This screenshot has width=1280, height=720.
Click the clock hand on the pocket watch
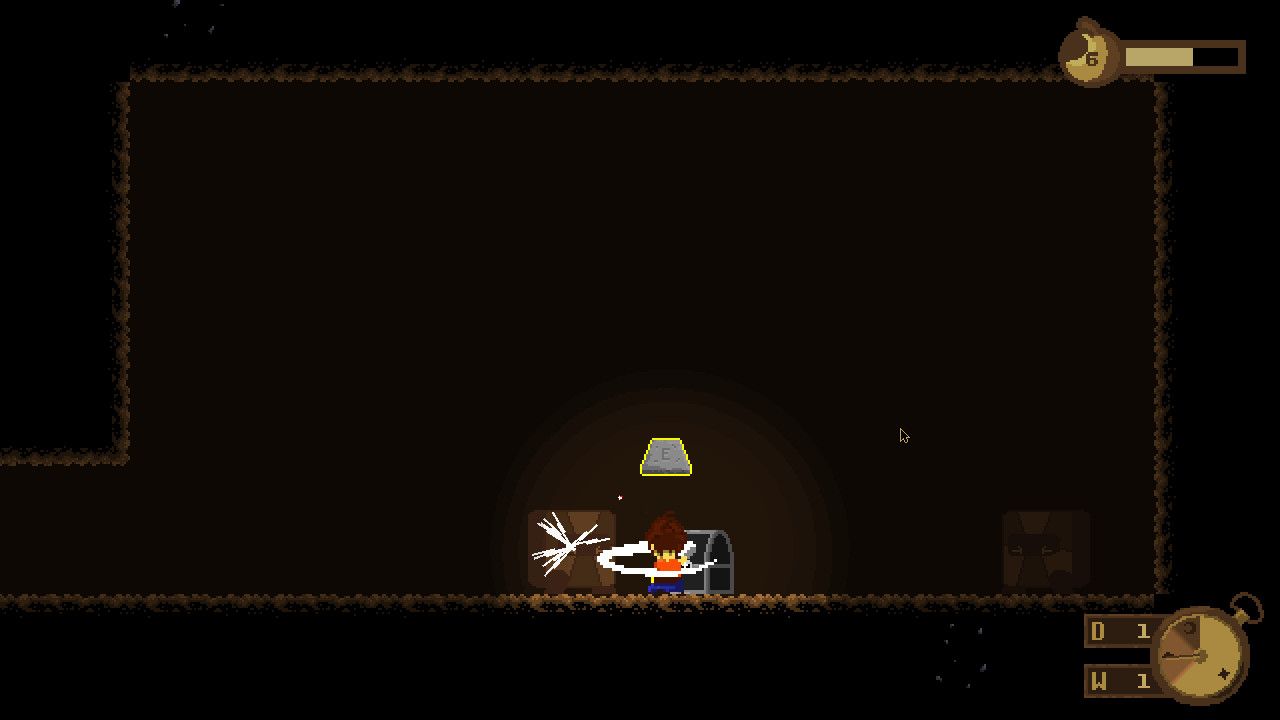point(1180,656)
